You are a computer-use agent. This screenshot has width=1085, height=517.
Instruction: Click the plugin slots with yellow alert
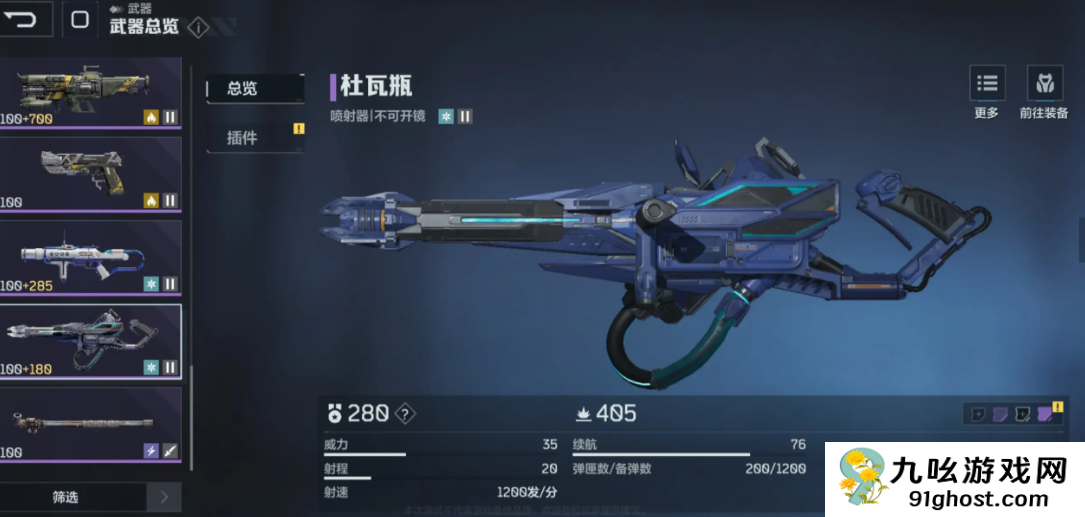[1013, 414]
